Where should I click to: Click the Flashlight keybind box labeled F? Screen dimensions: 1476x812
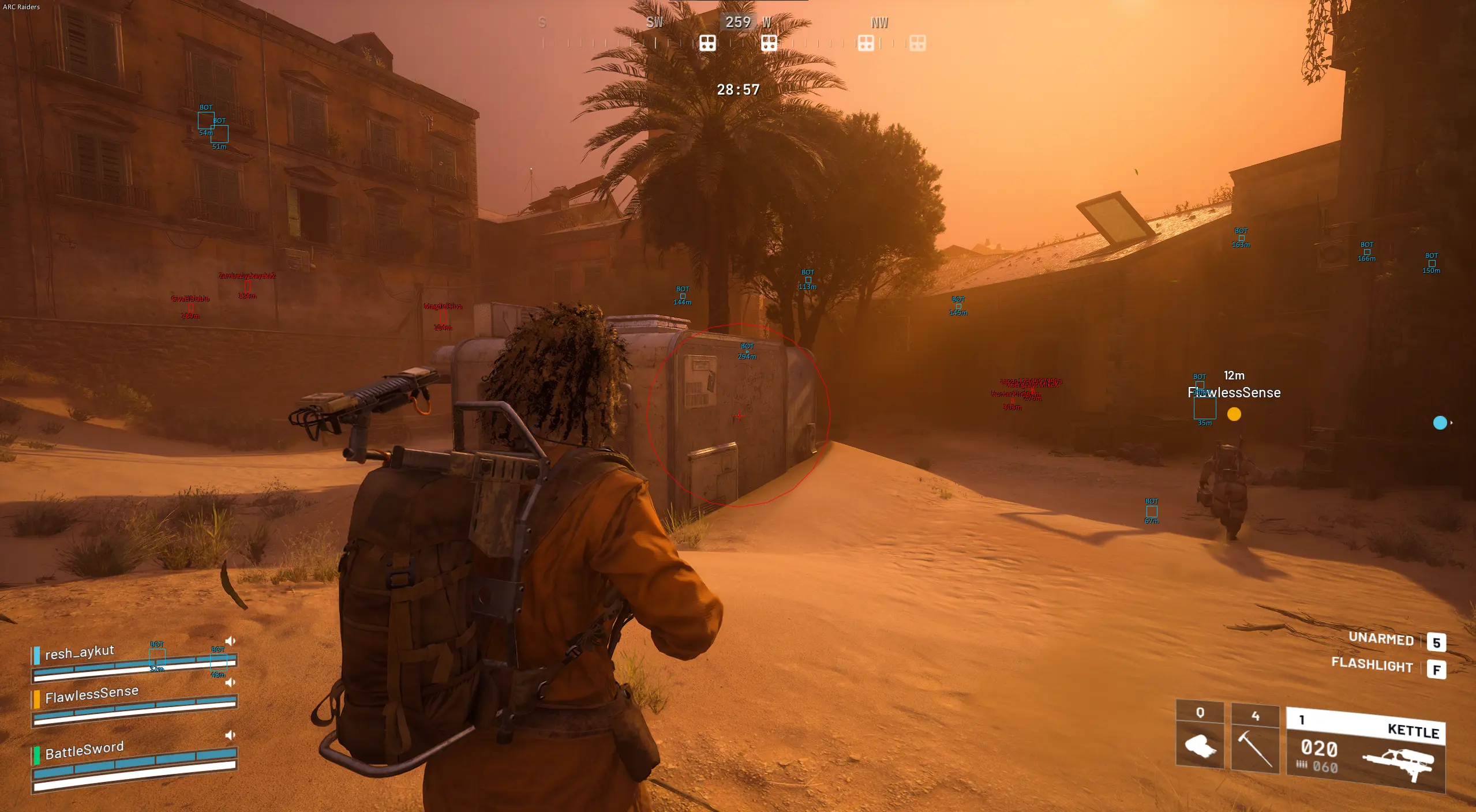tap(1437, 670)
